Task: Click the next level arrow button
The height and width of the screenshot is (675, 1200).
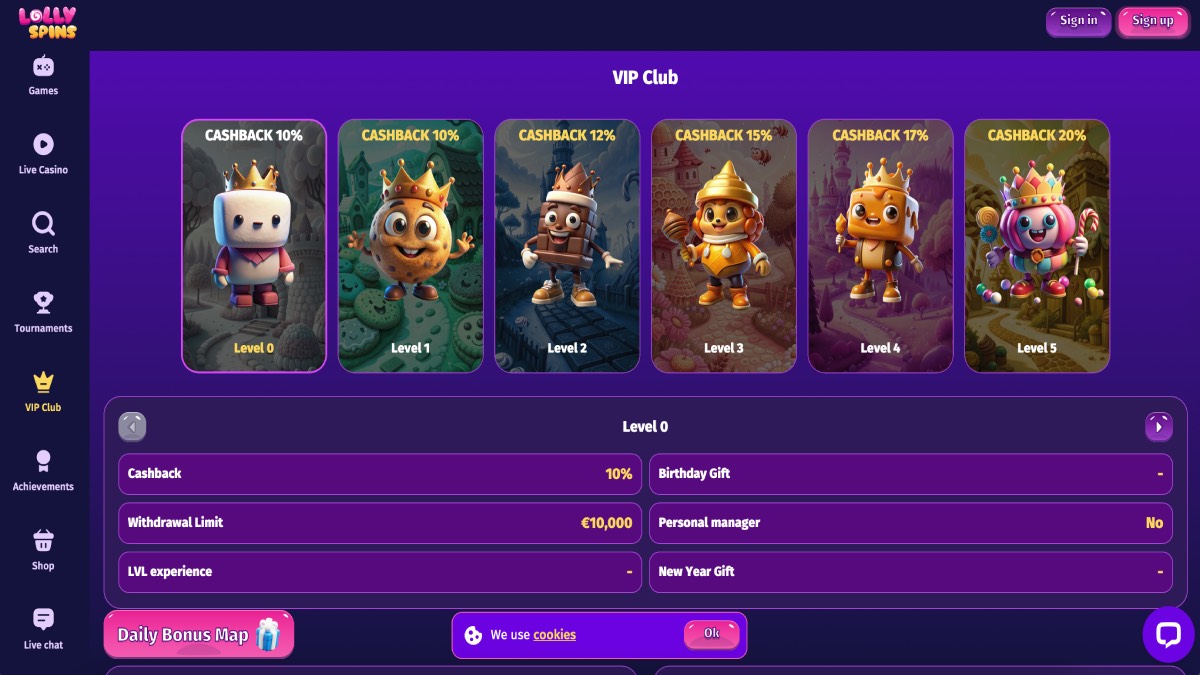Action: pos(1158,427)
